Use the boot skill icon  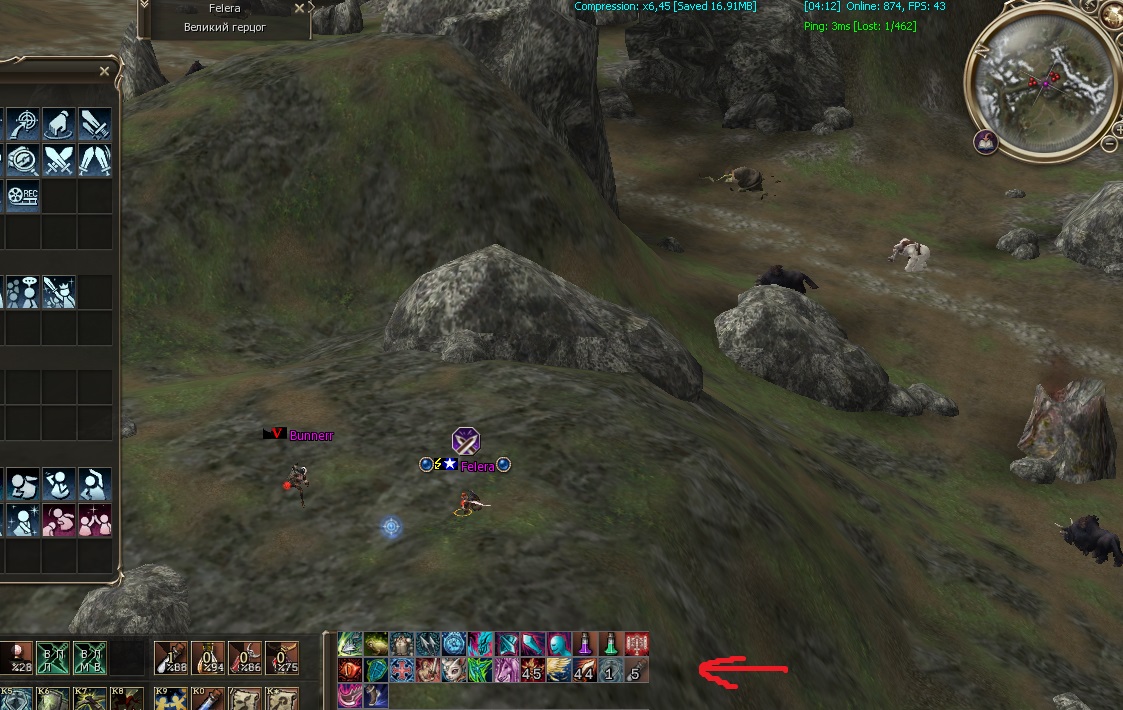(x=376, y=695)
